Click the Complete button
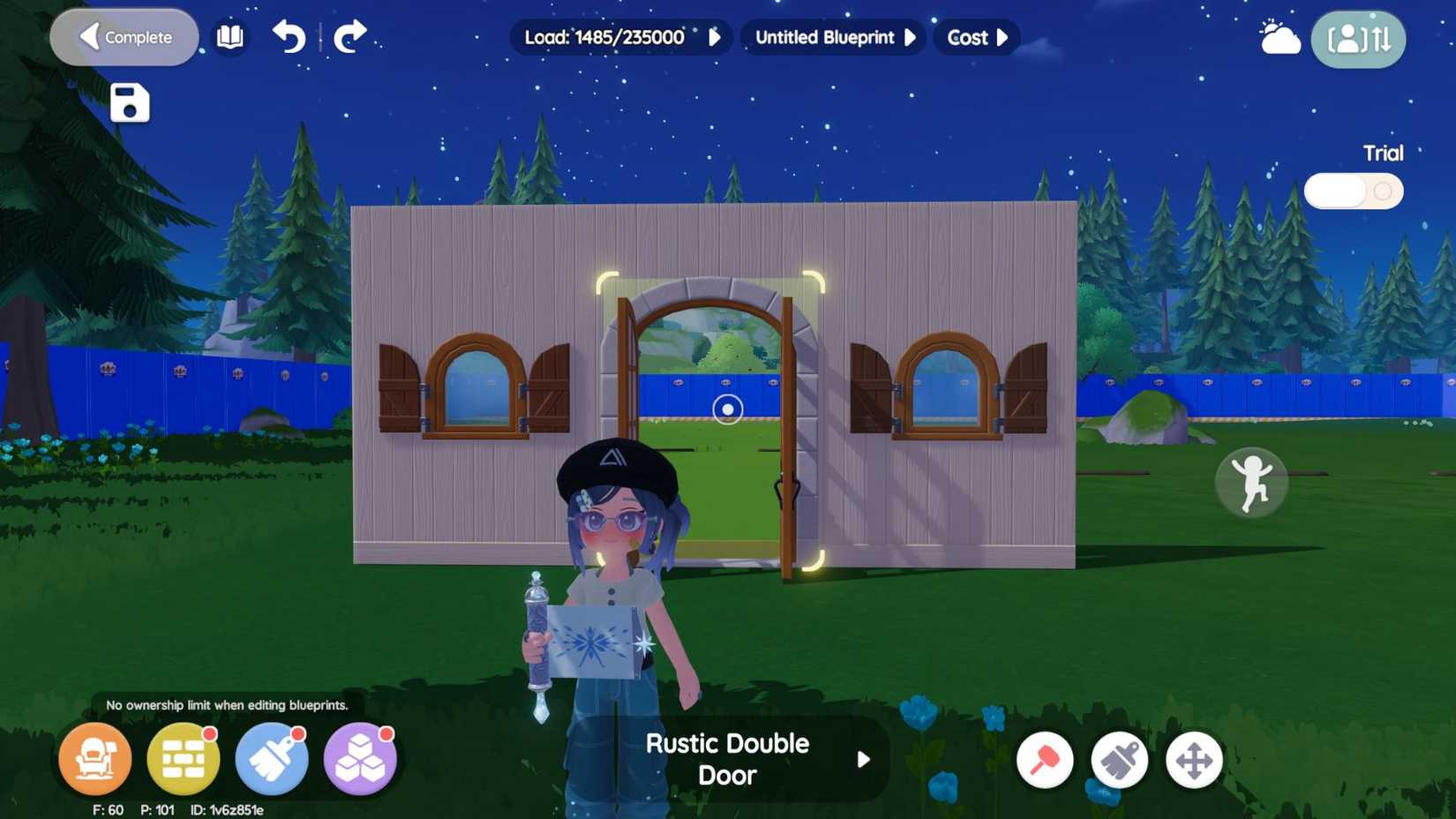 tap(124, 37)
